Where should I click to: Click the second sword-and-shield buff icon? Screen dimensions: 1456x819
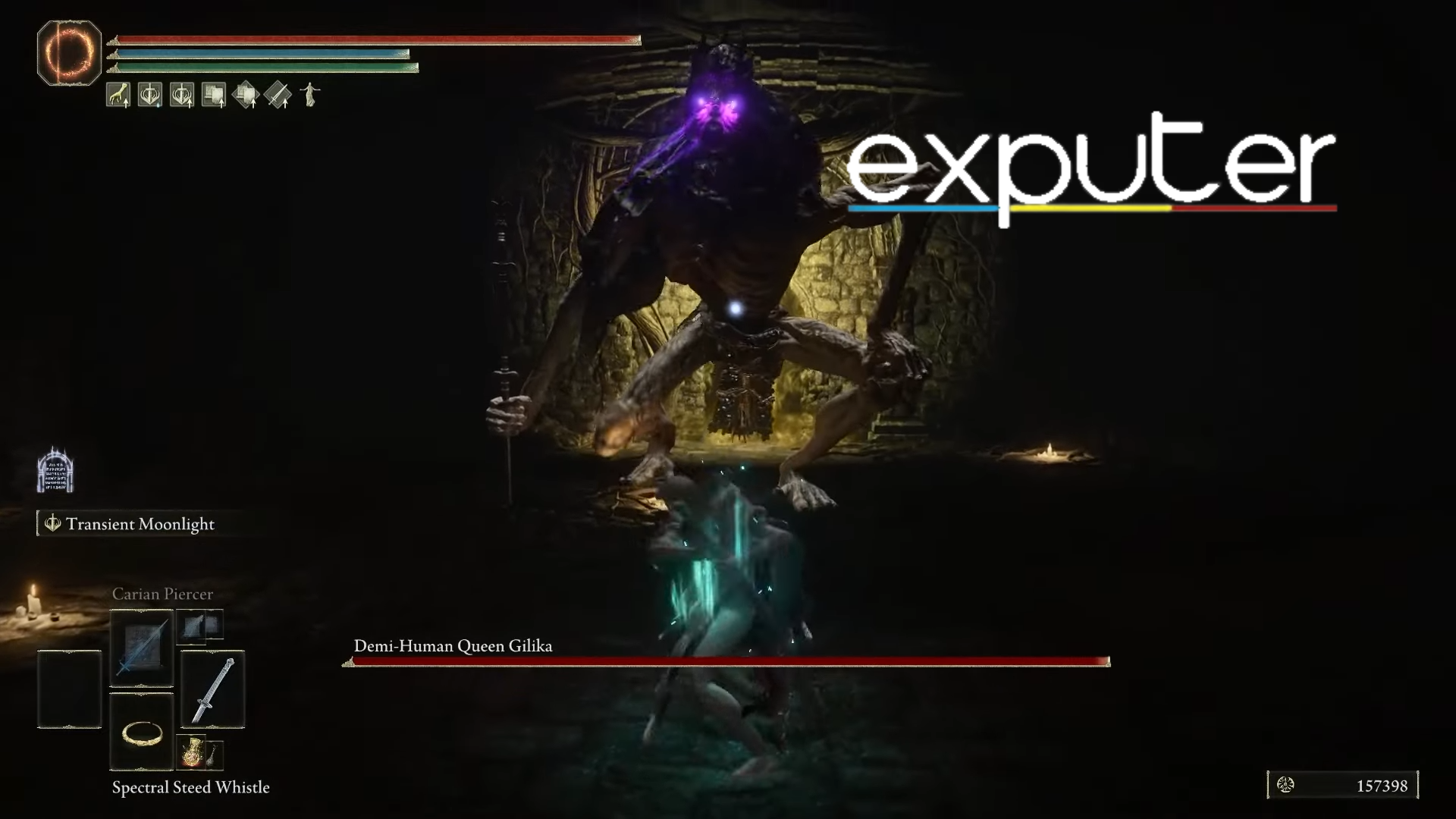pyautogui.click(x=180, y=94)
